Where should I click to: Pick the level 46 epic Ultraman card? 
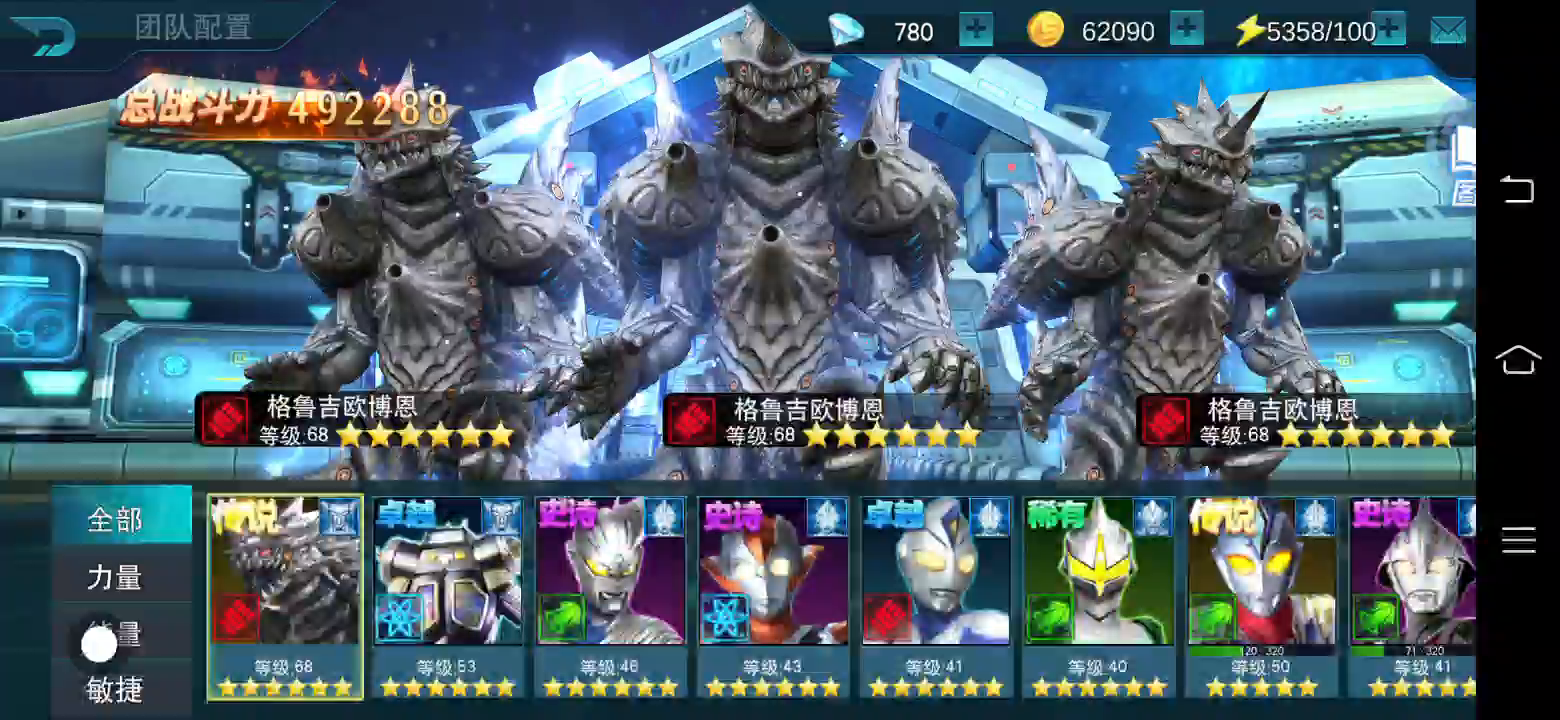610,596
